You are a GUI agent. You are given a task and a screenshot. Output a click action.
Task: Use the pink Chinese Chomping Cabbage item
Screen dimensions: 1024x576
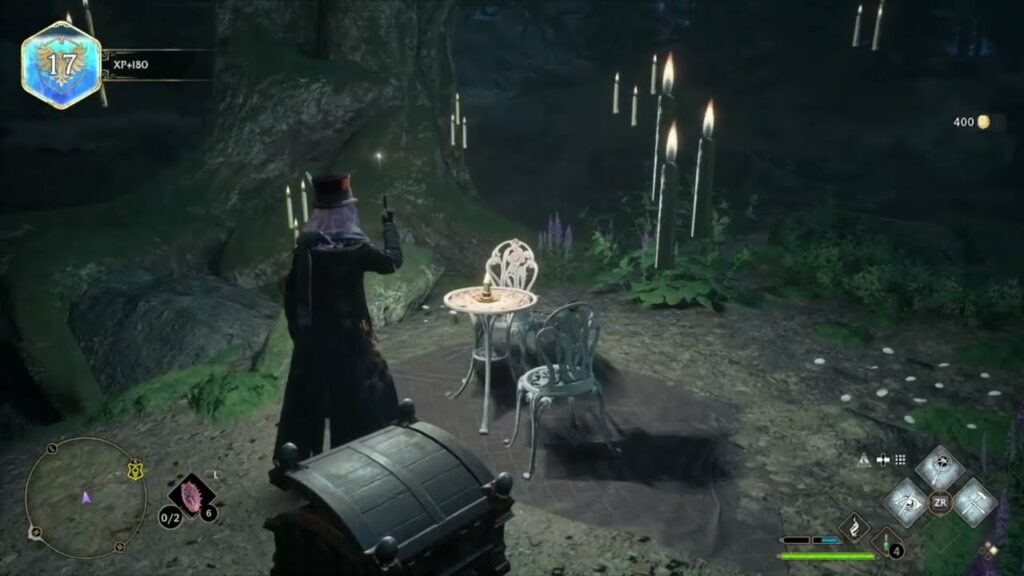(191, 495)
